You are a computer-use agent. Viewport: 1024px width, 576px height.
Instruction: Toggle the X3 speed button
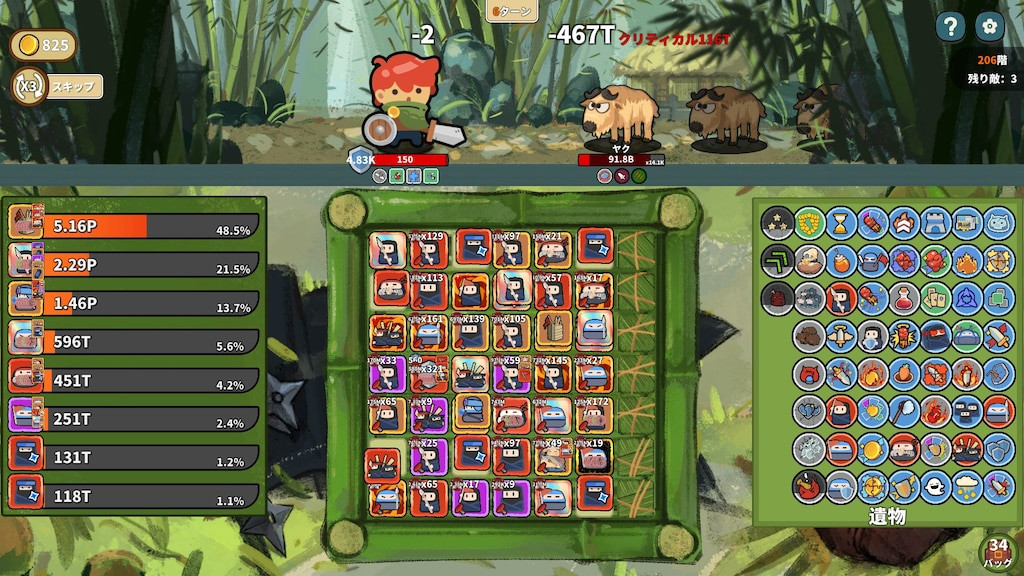[x=28, y=87]
